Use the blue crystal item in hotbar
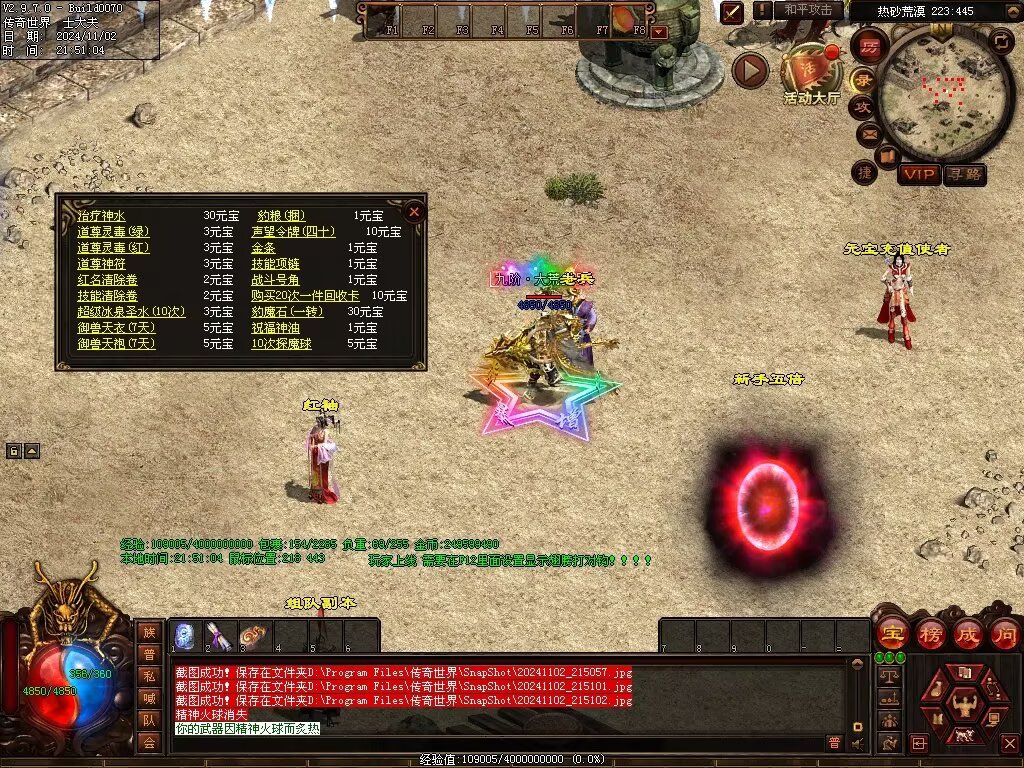Image resolution: width=1024 pixels, height=768 pixels. tap(185, 636)
